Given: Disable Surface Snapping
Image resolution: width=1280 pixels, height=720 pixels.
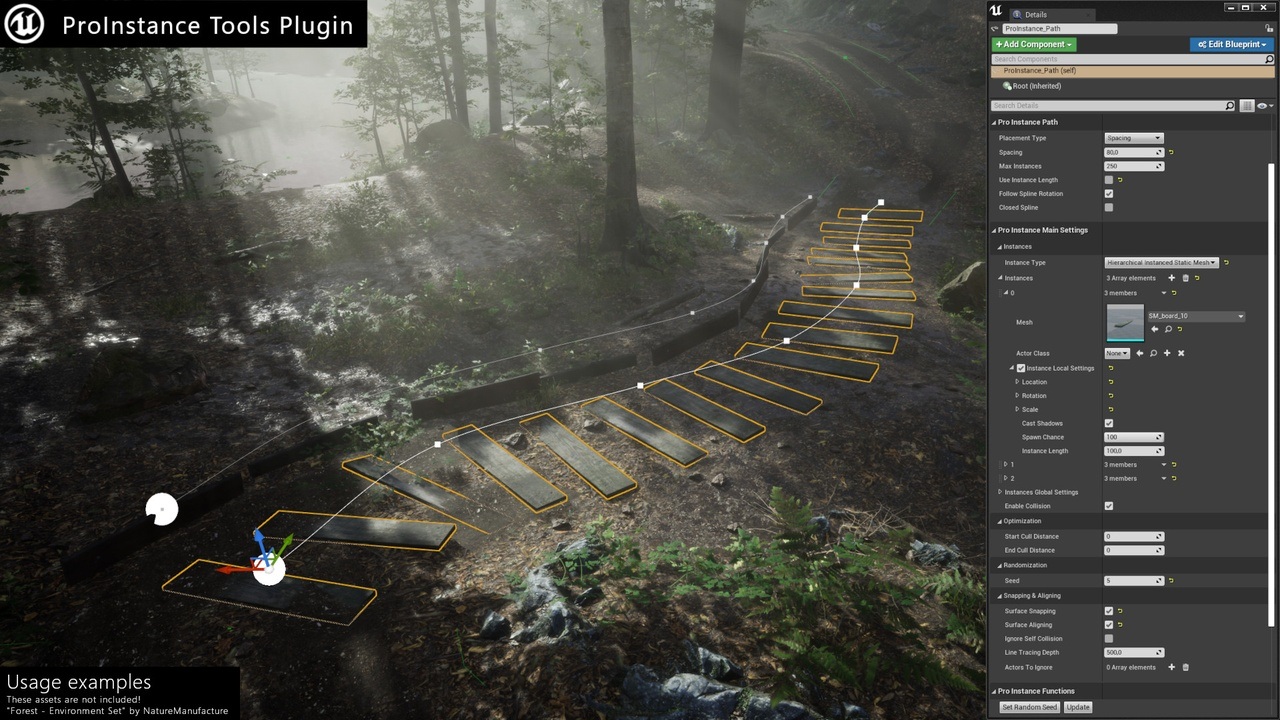Looking at the screenshot, I should point(1108,610).
